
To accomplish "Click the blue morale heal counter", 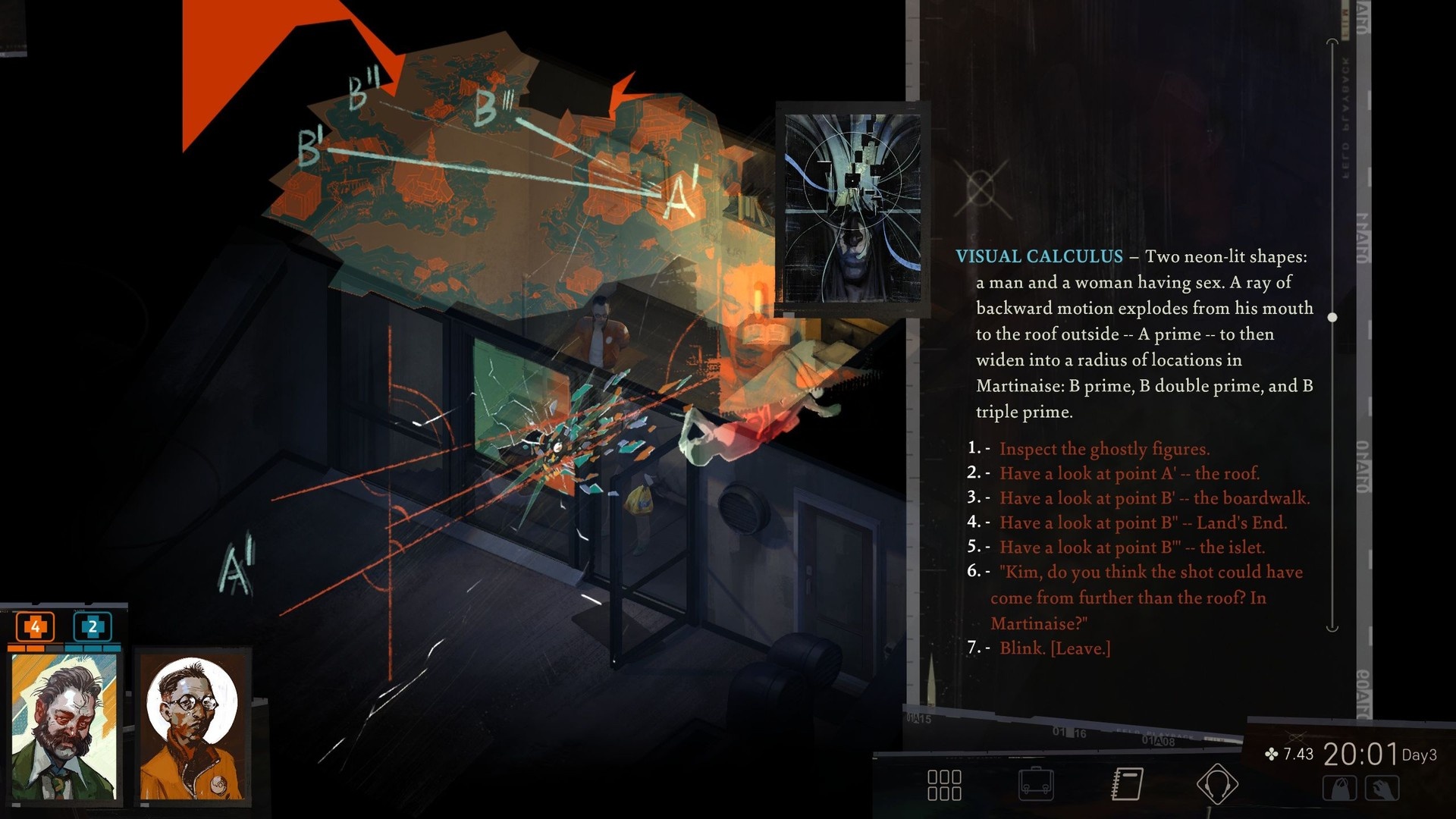I will pos(93,627).
